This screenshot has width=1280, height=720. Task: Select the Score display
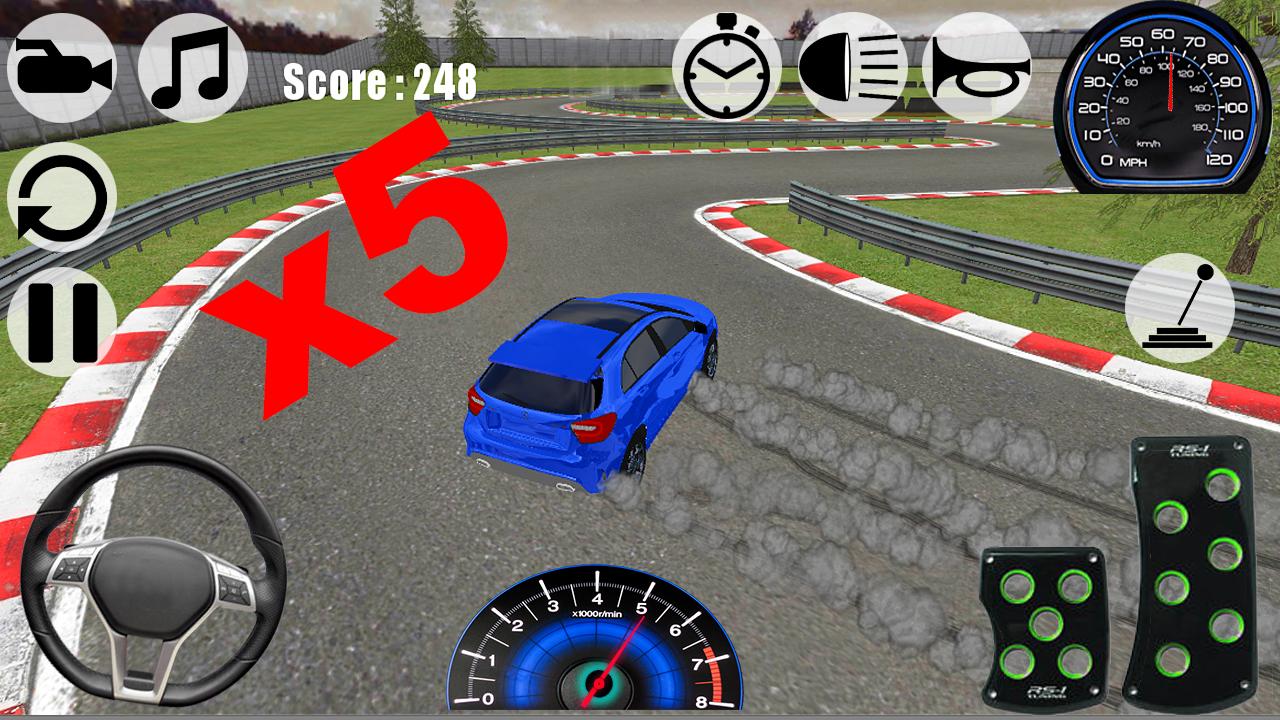click(376, 85)
